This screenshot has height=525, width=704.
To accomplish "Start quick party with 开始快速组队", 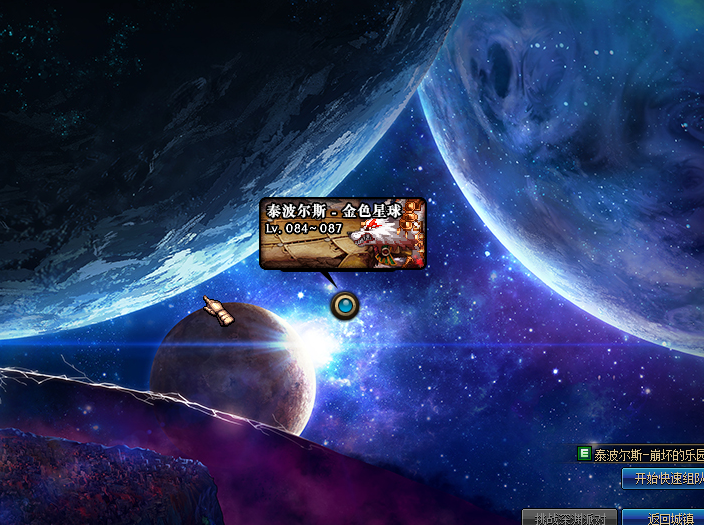I will tap(664, 480).
